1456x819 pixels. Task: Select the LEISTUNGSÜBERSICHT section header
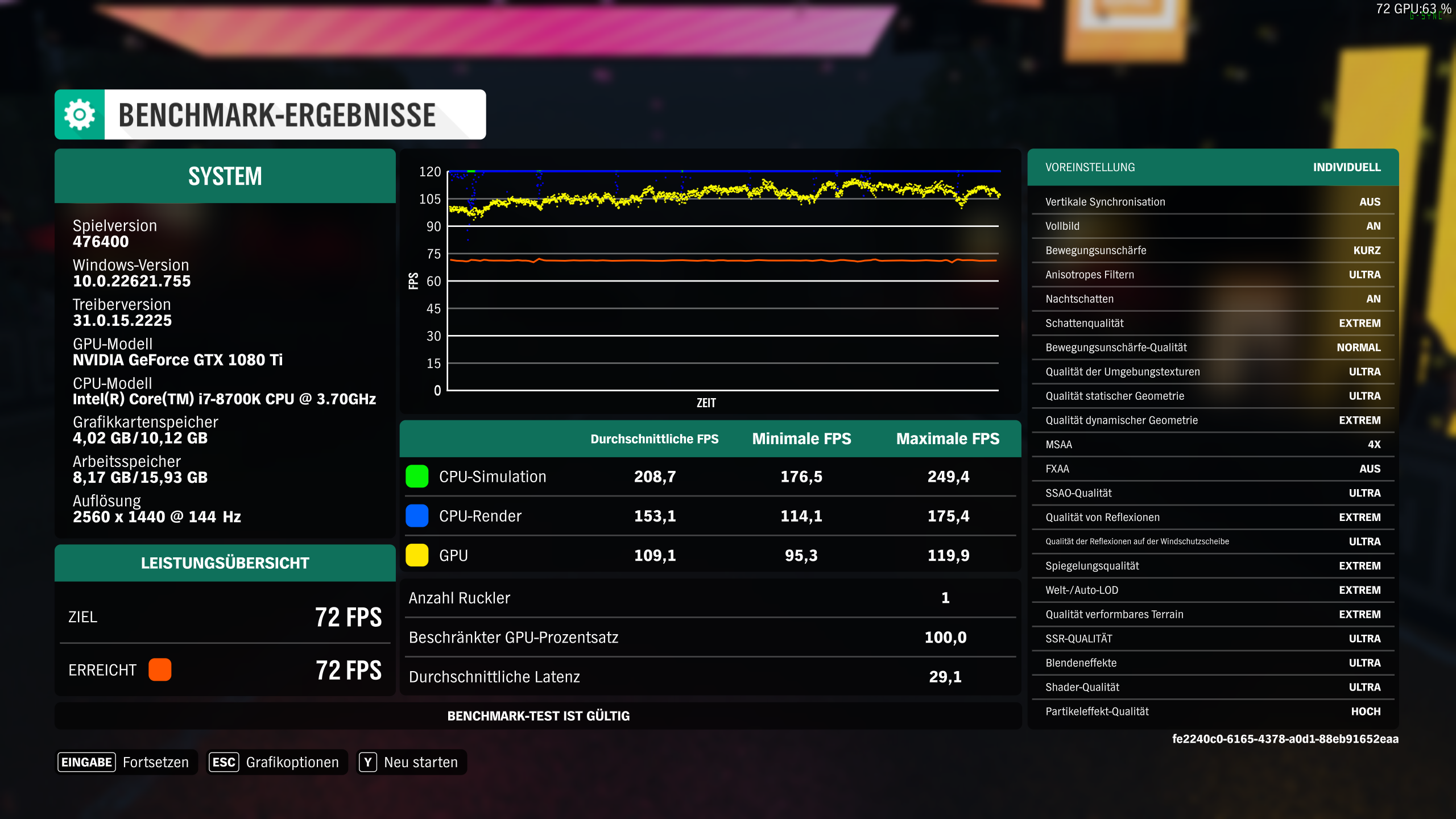pos(225,562)
